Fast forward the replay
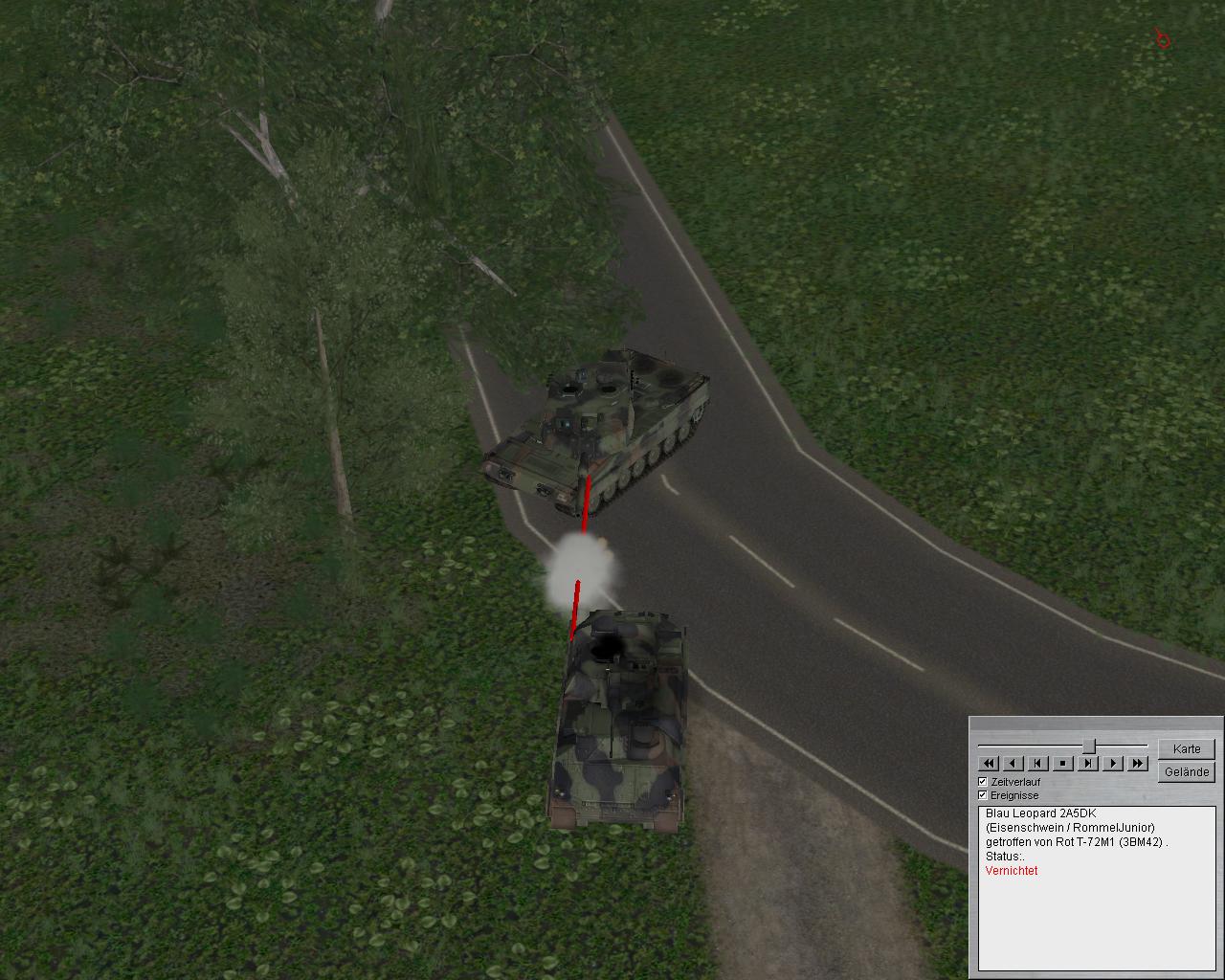The height and width of the screenshot is (980, 1225). pyautogui.click(x=1138, y=763)
